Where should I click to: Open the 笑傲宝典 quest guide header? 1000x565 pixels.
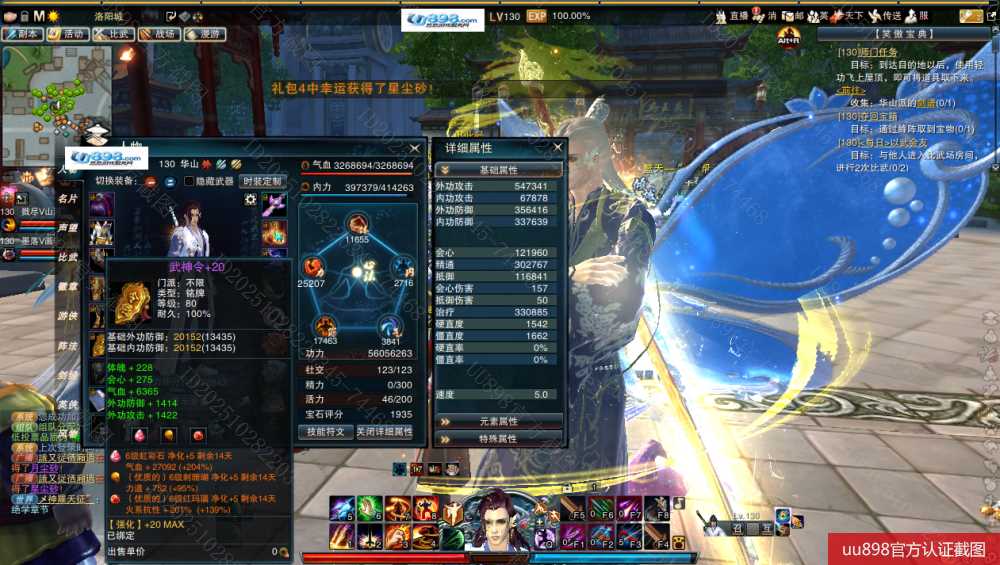pyautogui.click(x=907, y=34)
